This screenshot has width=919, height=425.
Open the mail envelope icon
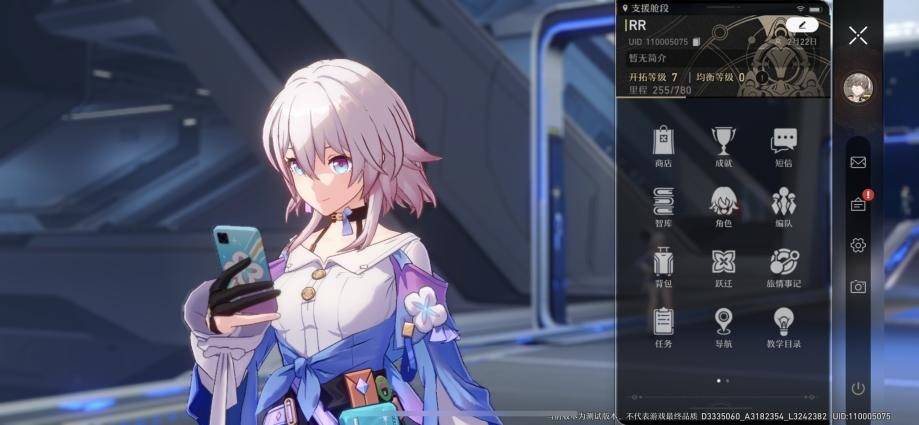point(858,162)
